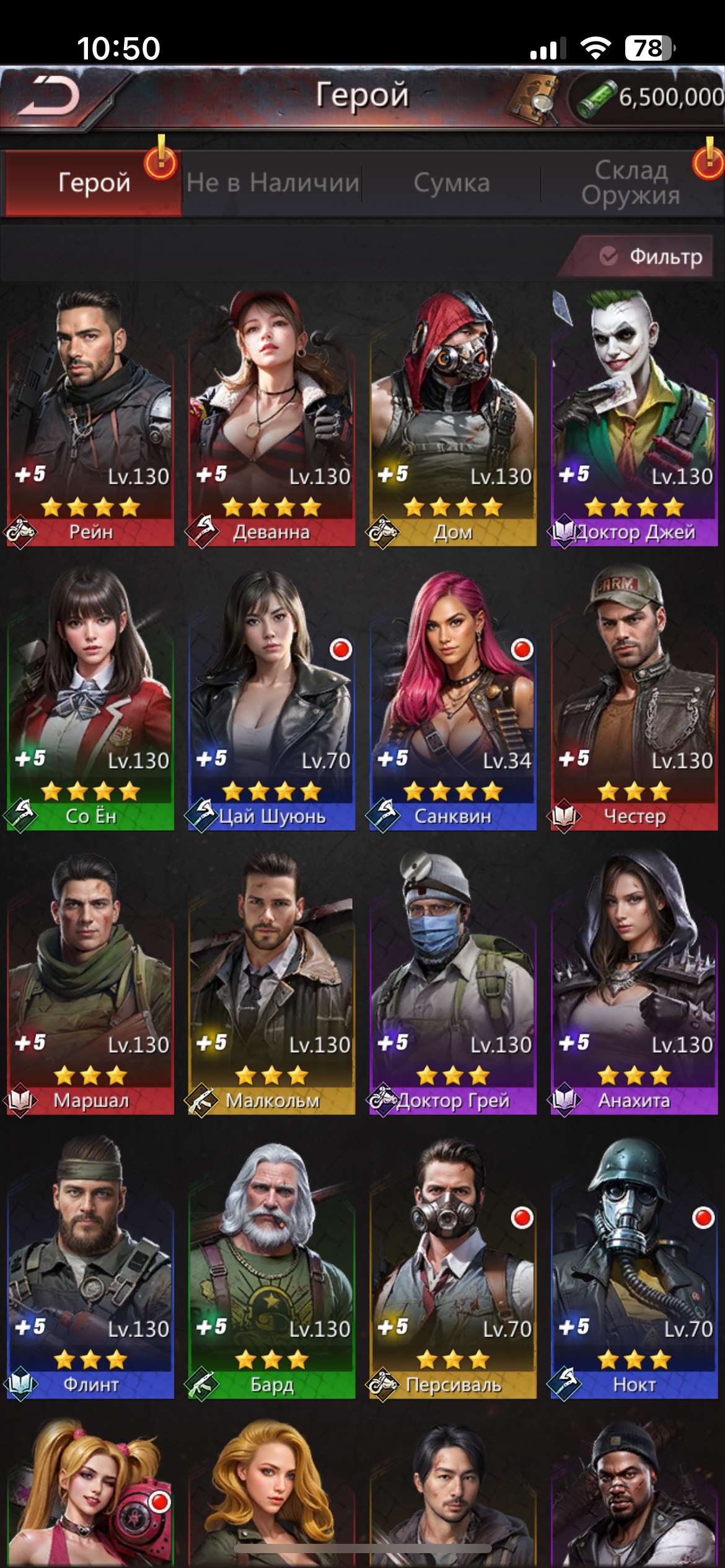Toggle the Фильтр button
The height and width of the screenshot is (1568, 725).
652,256
